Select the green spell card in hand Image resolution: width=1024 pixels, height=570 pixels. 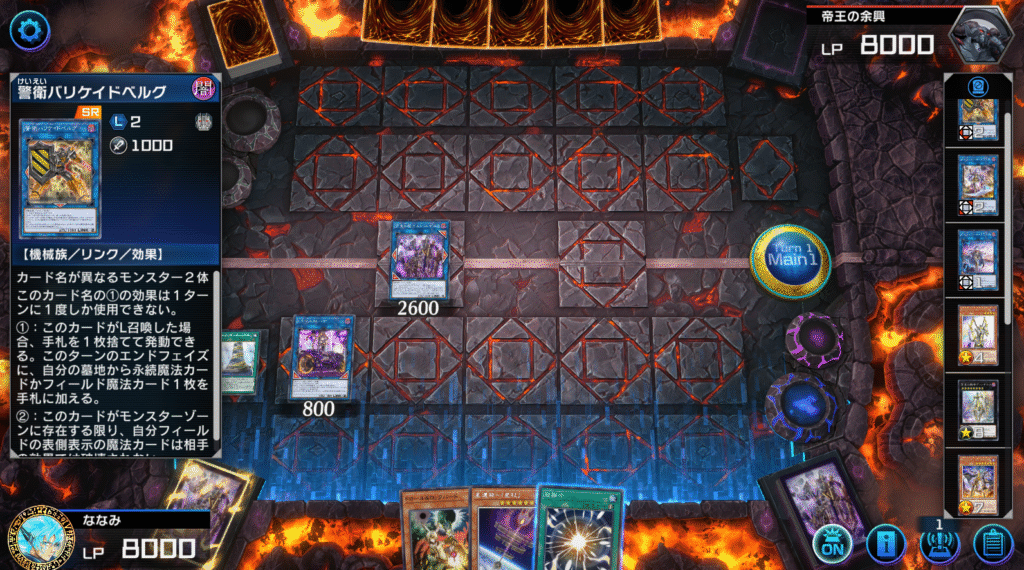point(579,530)
